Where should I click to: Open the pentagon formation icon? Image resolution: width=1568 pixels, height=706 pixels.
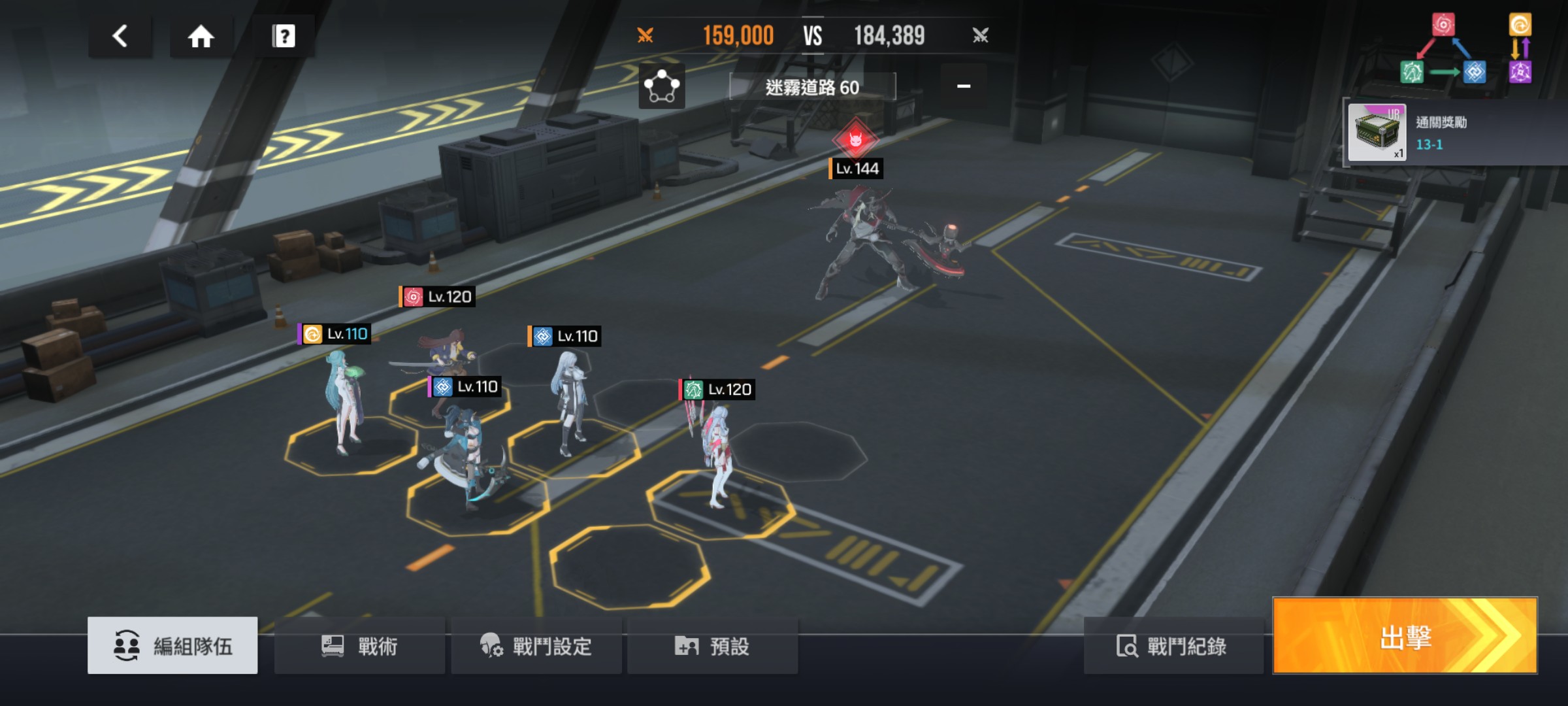tap(662, 86)
